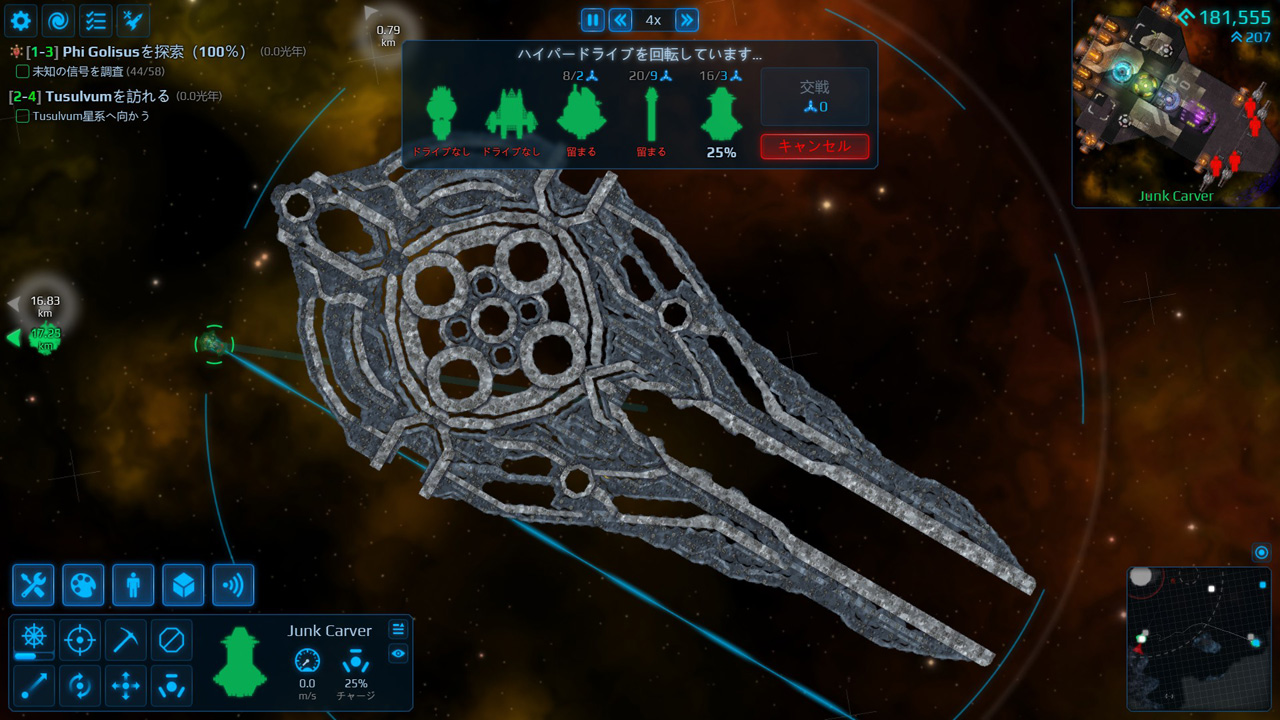
Task: Cancel the hyperdrive spin-up with キャンセル
Action: coord(814,146)
